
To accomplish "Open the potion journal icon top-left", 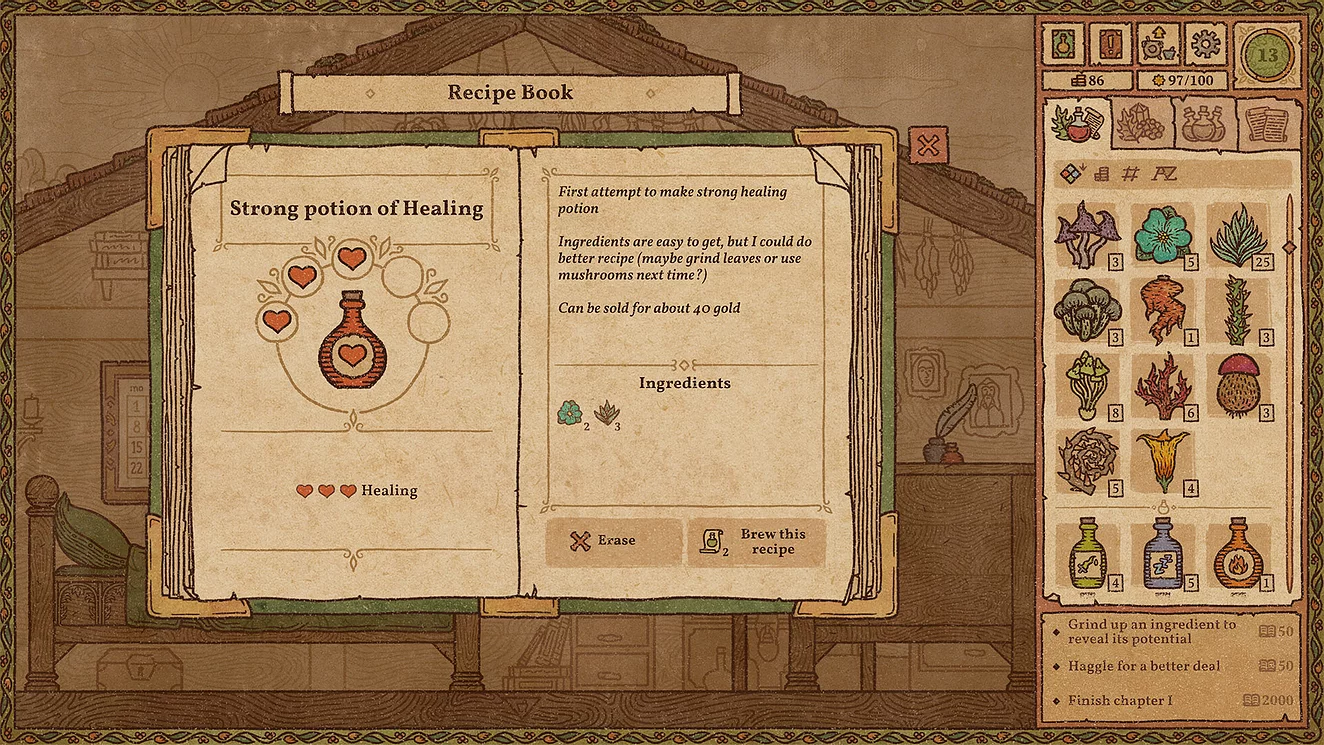I will [1062, 42].
